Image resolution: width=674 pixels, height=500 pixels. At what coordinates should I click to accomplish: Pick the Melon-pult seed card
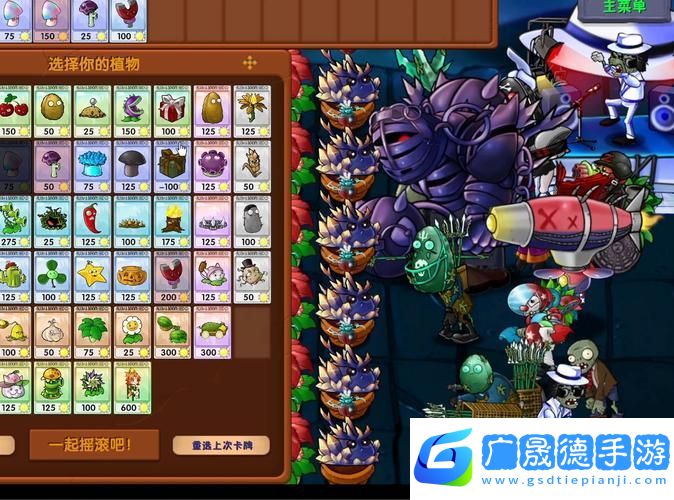click(x=172, y=333)
